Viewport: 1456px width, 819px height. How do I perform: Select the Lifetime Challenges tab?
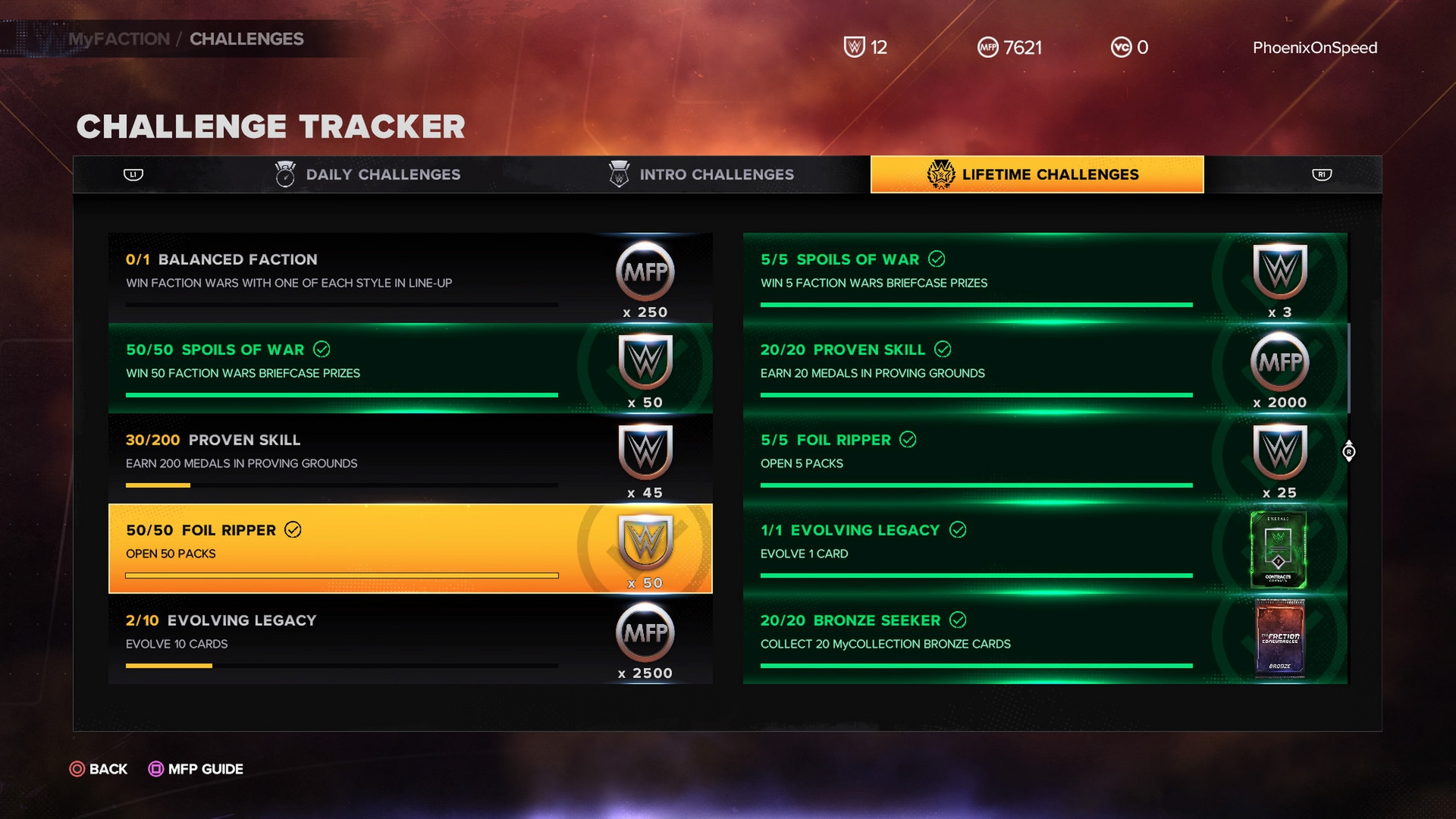click(1037, 174)
